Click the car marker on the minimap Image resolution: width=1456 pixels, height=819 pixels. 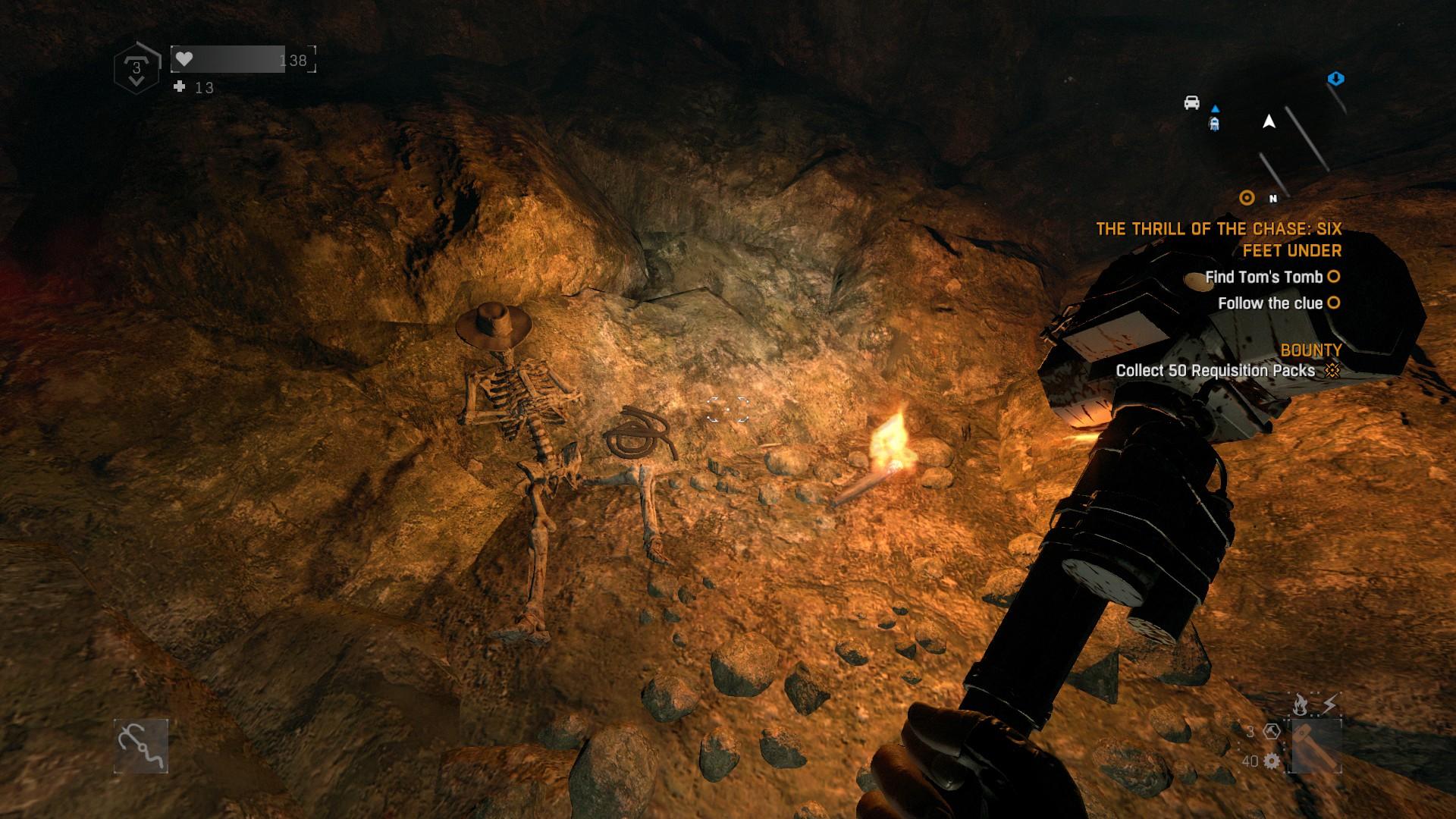coord(1191,102)
